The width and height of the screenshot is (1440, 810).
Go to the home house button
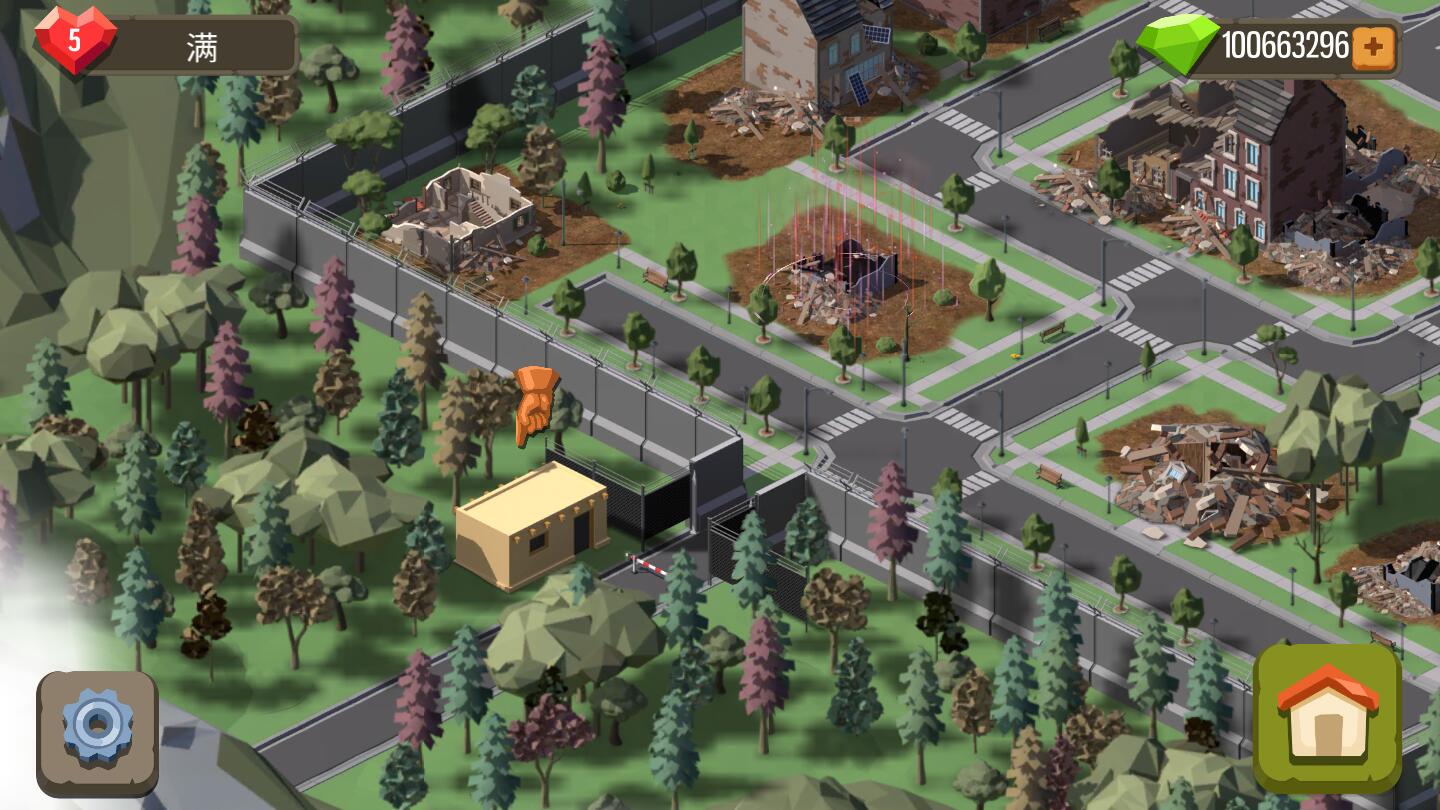tap(1327, 717)
